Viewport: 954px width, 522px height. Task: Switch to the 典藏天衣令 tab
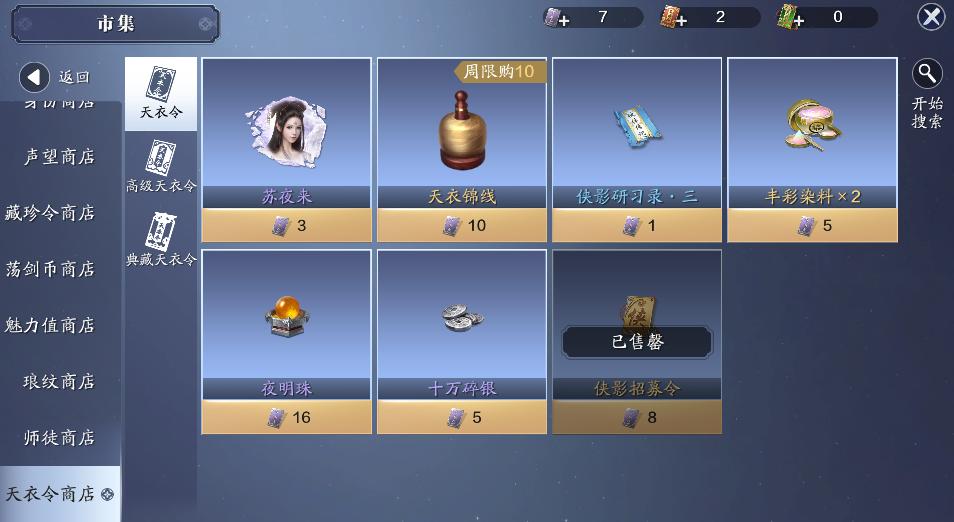pyautogui.click(x=160, y=241)
